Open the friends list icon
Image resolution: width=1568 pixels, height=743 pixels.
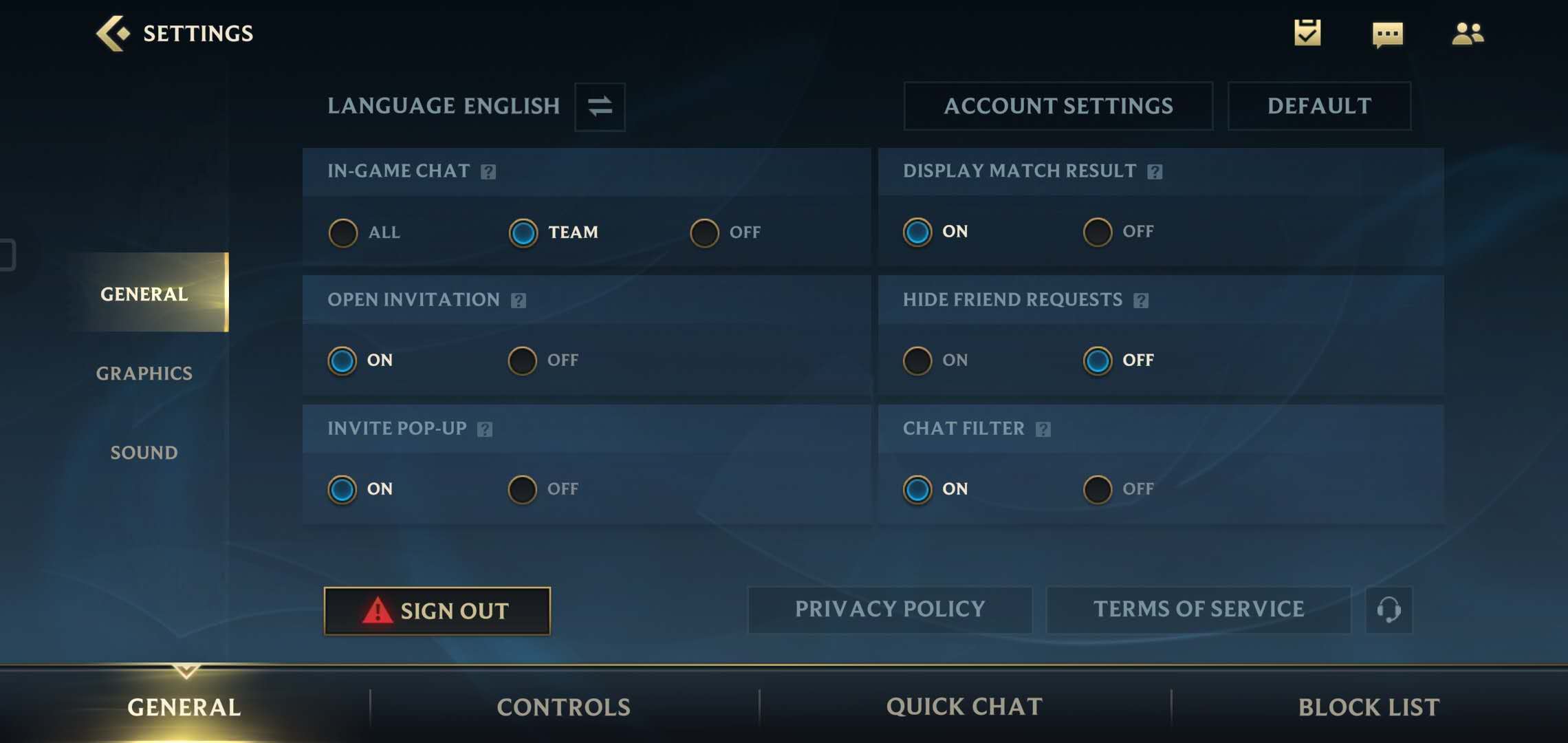(1468, 33)
